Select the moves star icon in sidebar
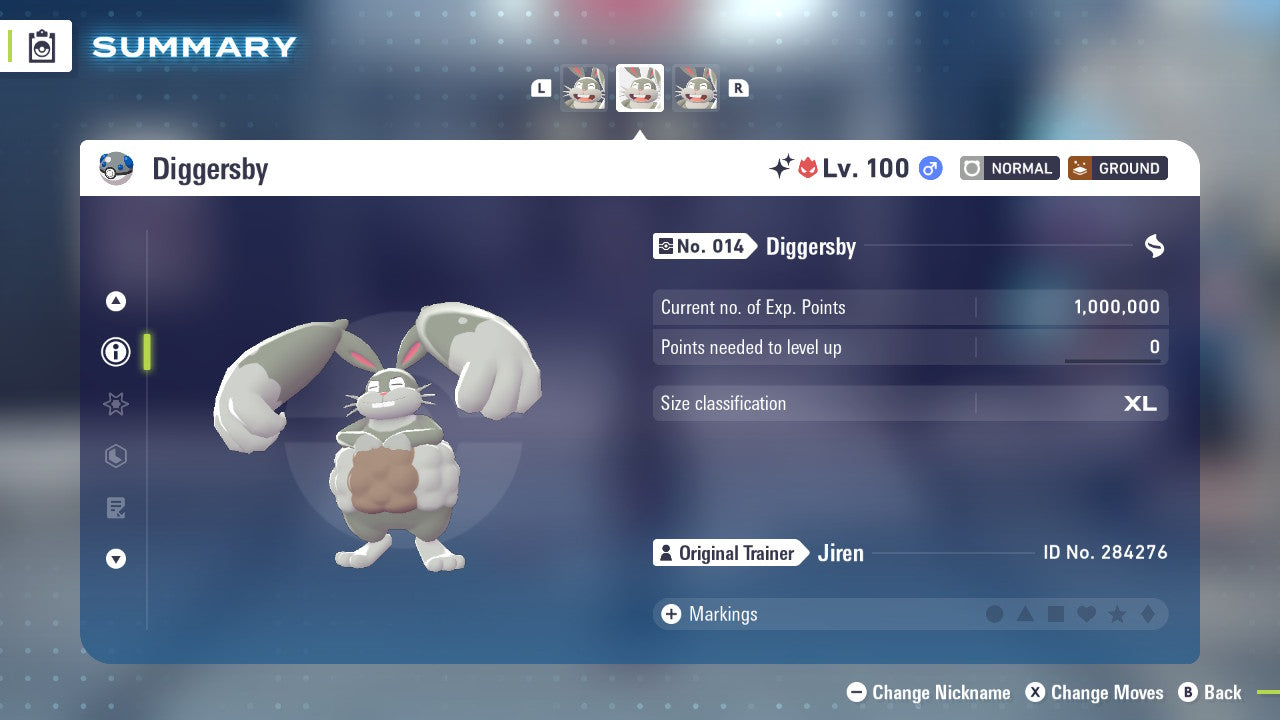1280x720 pixels. (x=116, y=404)
